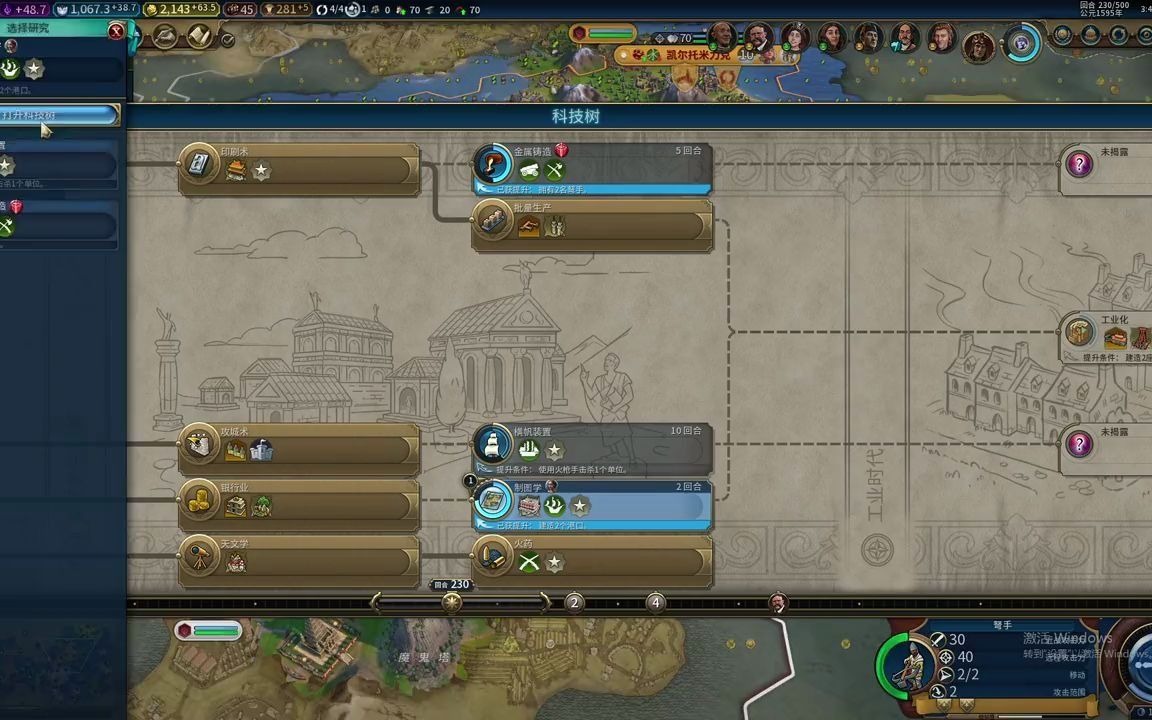The height and width of the screenshot is (720, 1152).
Task: Click the open tech tree button in side panel
Action: tap(60, 116)
